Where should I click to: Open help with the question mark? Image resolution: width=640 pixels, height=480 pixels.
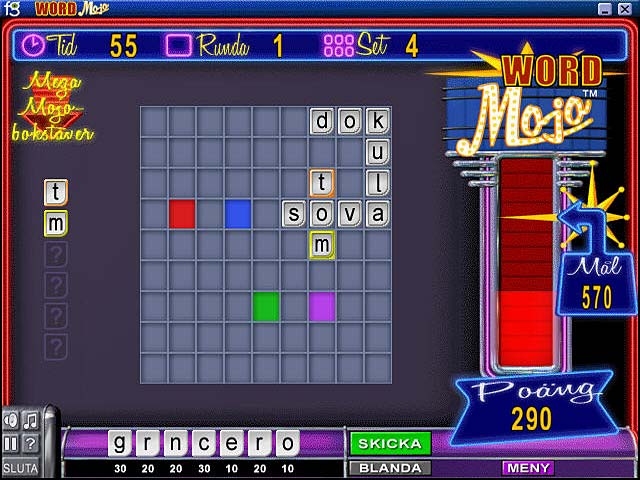coord(31,443)
